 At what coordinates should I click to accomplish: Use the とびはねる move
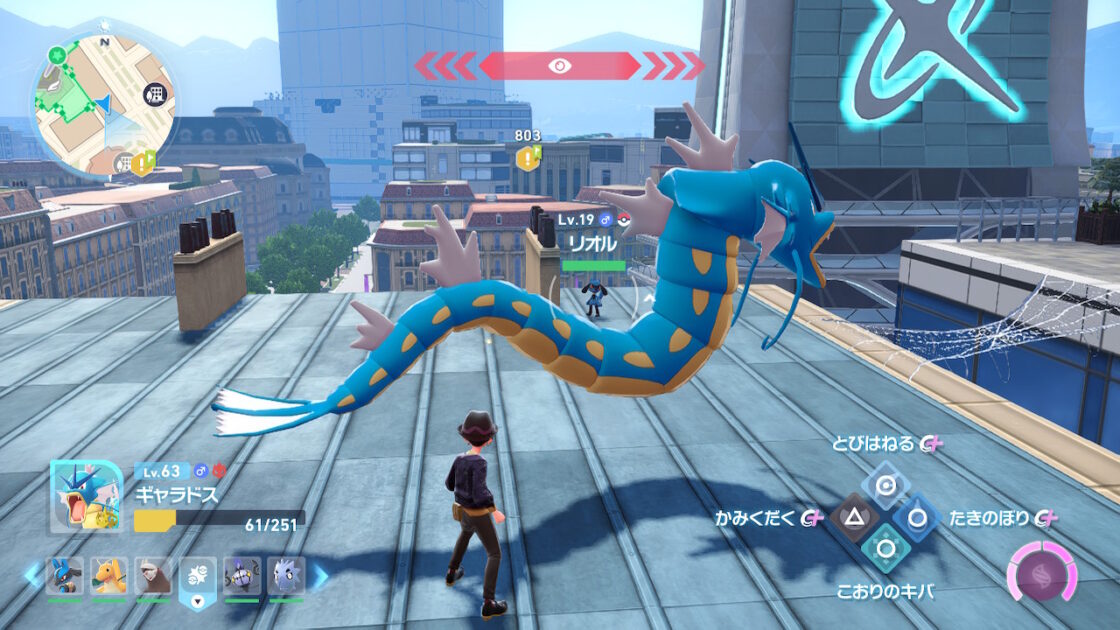coord(884,486)
